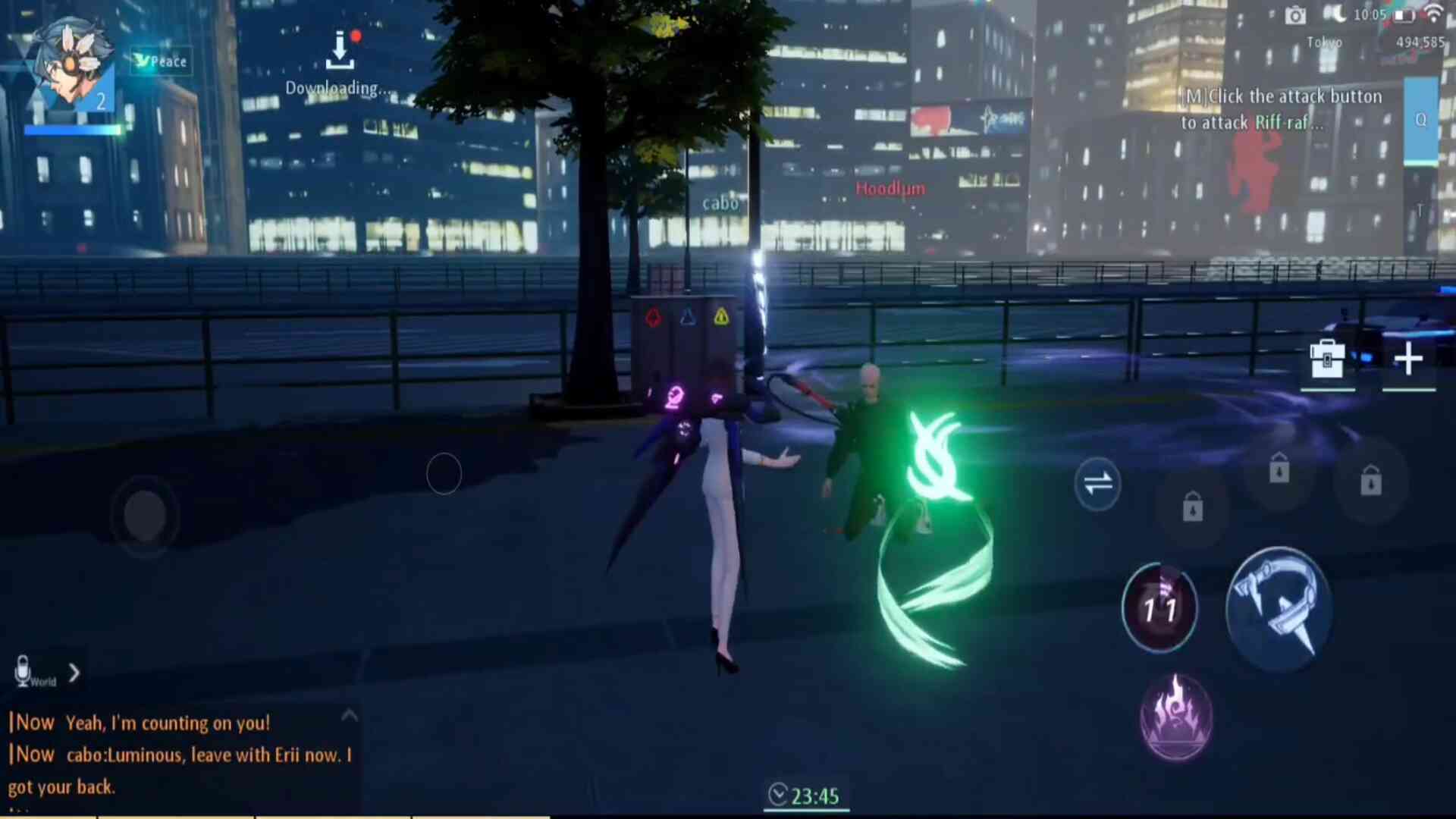Activate the purple flame skill
The image size is (1456, 819).
point(1176,717)
